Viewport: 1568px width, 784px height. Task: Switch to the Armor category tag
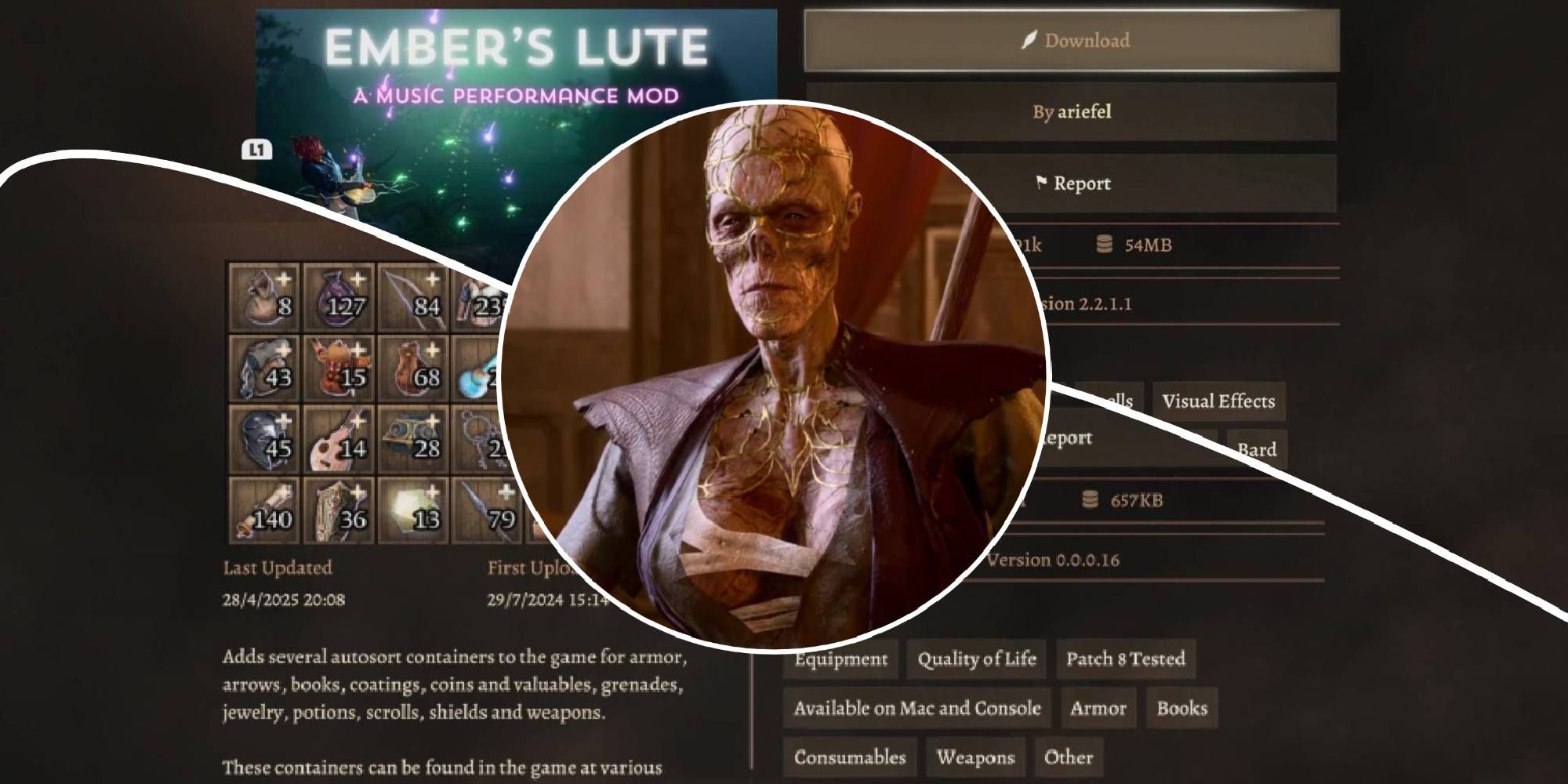tap(1098, 708)
